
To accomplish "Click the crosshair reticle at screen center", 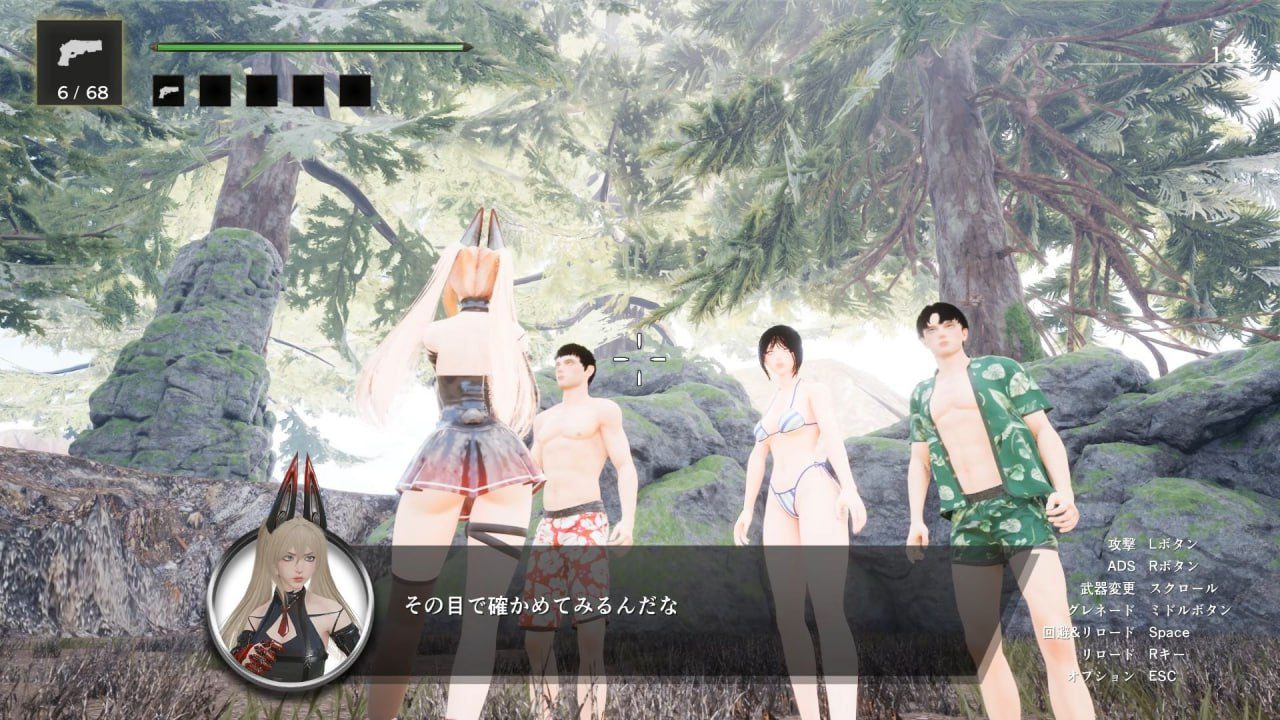I will point(640,357).
